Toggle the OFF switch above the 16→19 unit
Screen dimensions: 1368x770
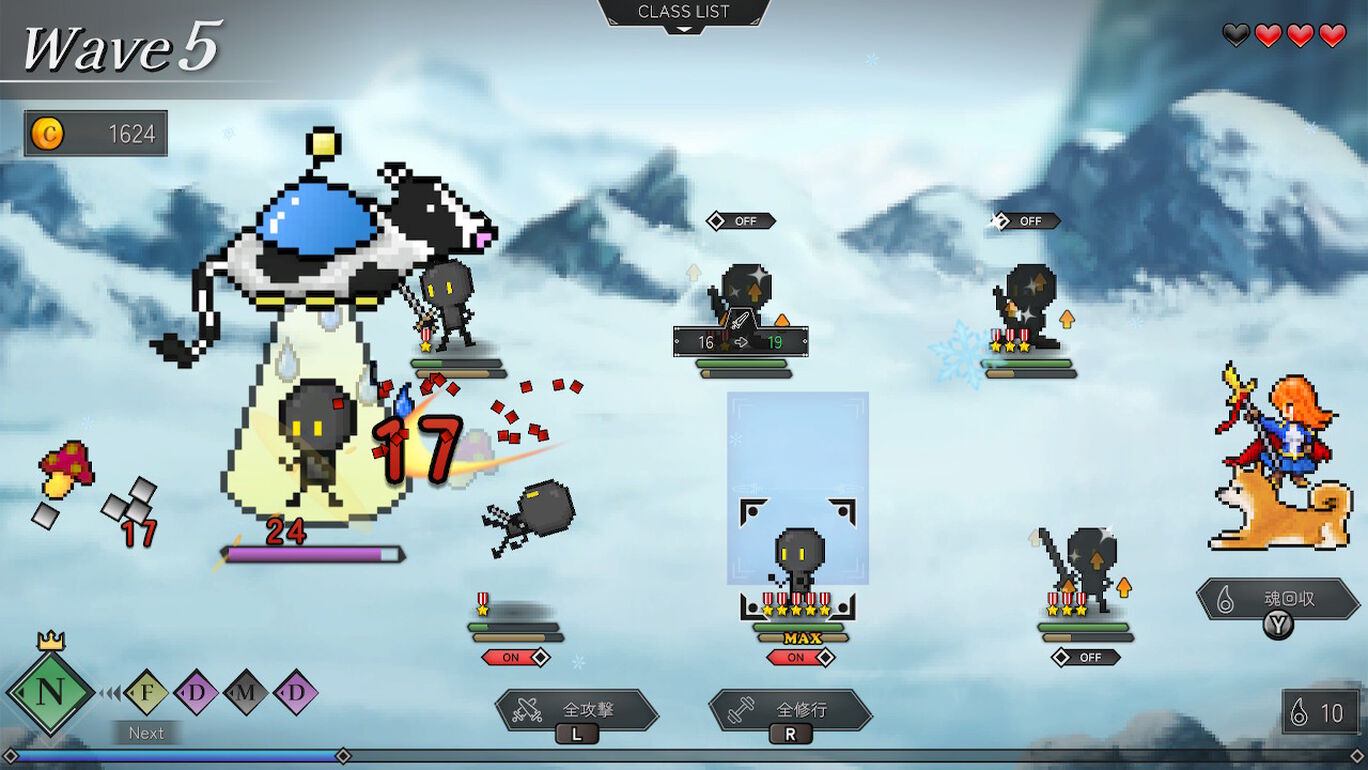(741, 221)
